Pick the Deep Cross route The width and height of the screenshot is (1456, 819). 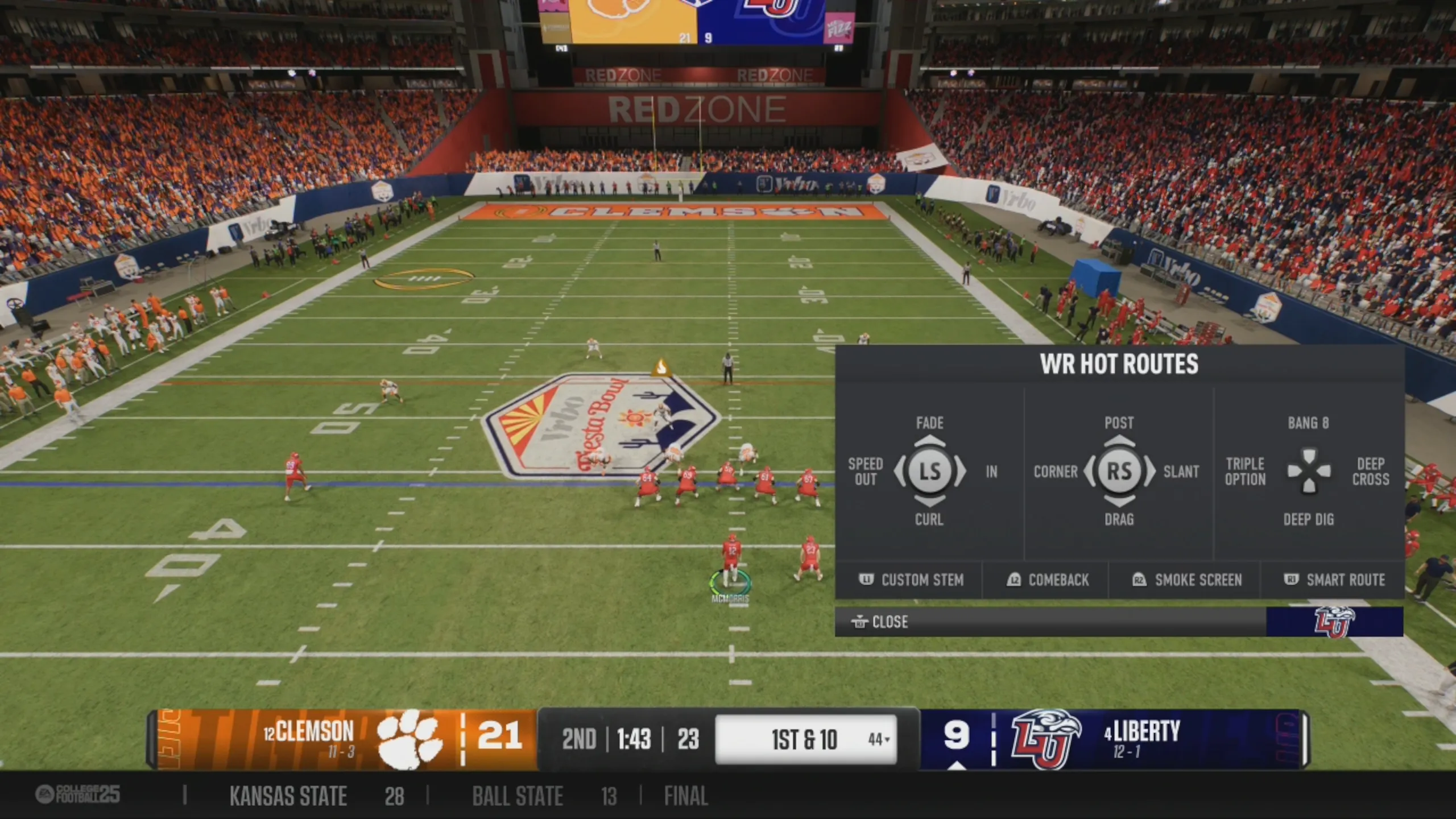1371,471
